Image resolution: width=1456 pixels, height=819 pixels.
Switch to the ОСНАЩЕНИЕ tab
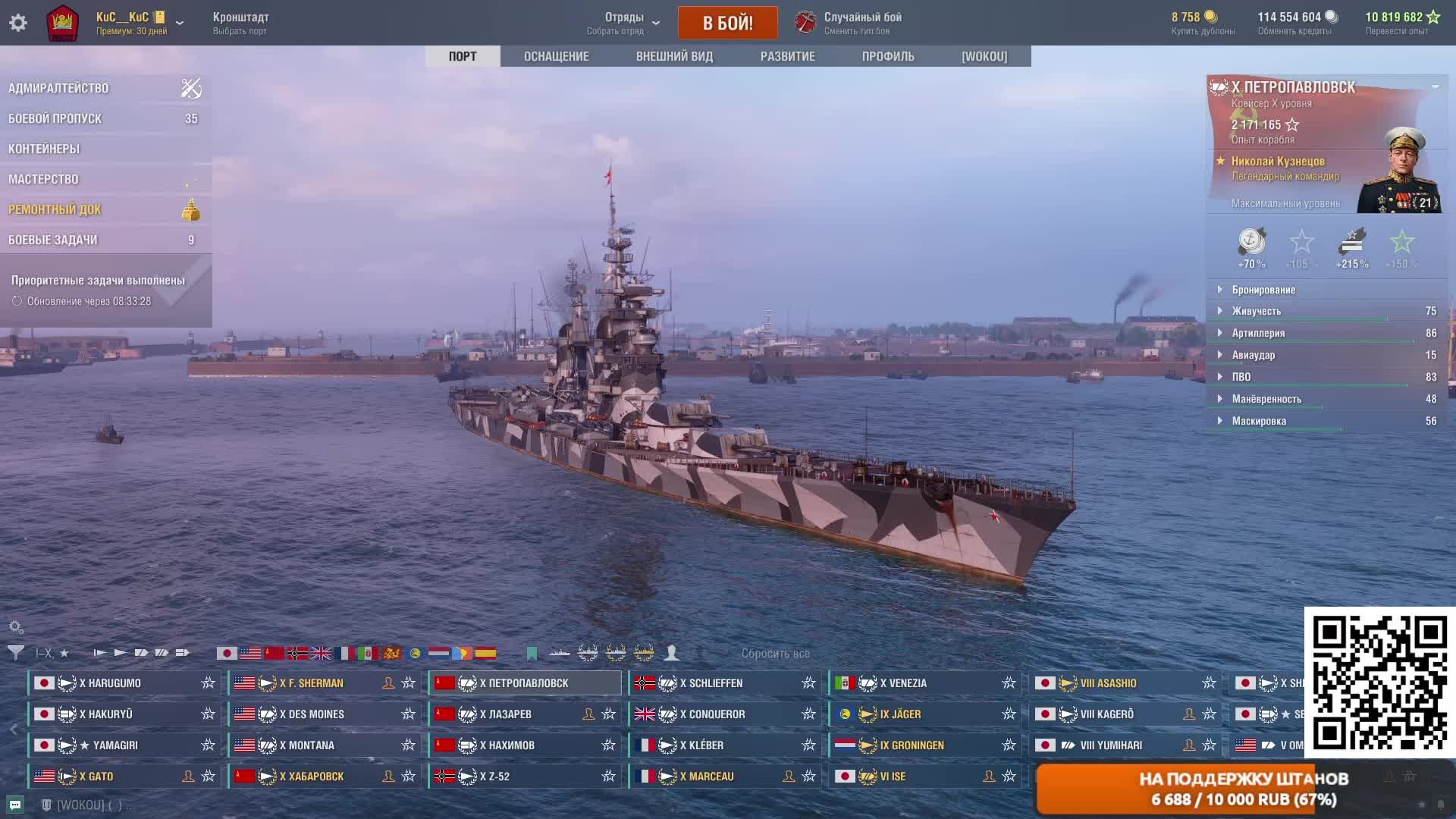coord(556,56)
